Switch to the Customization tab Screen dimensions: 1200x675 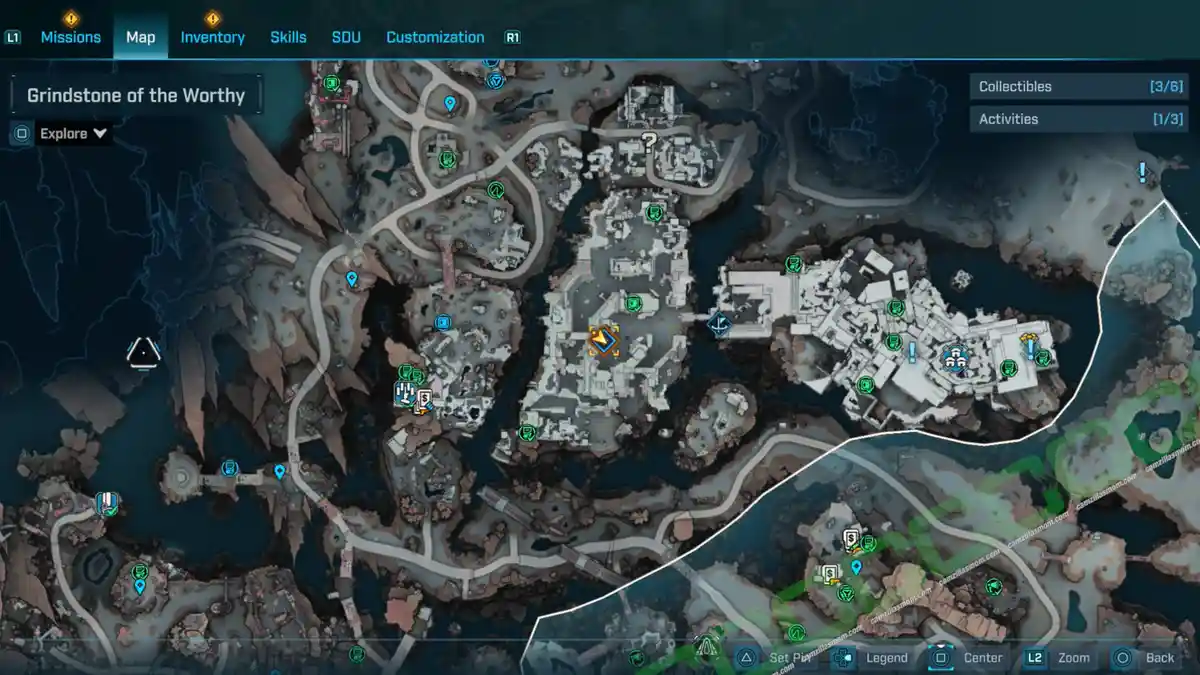(x=435, y=37)
